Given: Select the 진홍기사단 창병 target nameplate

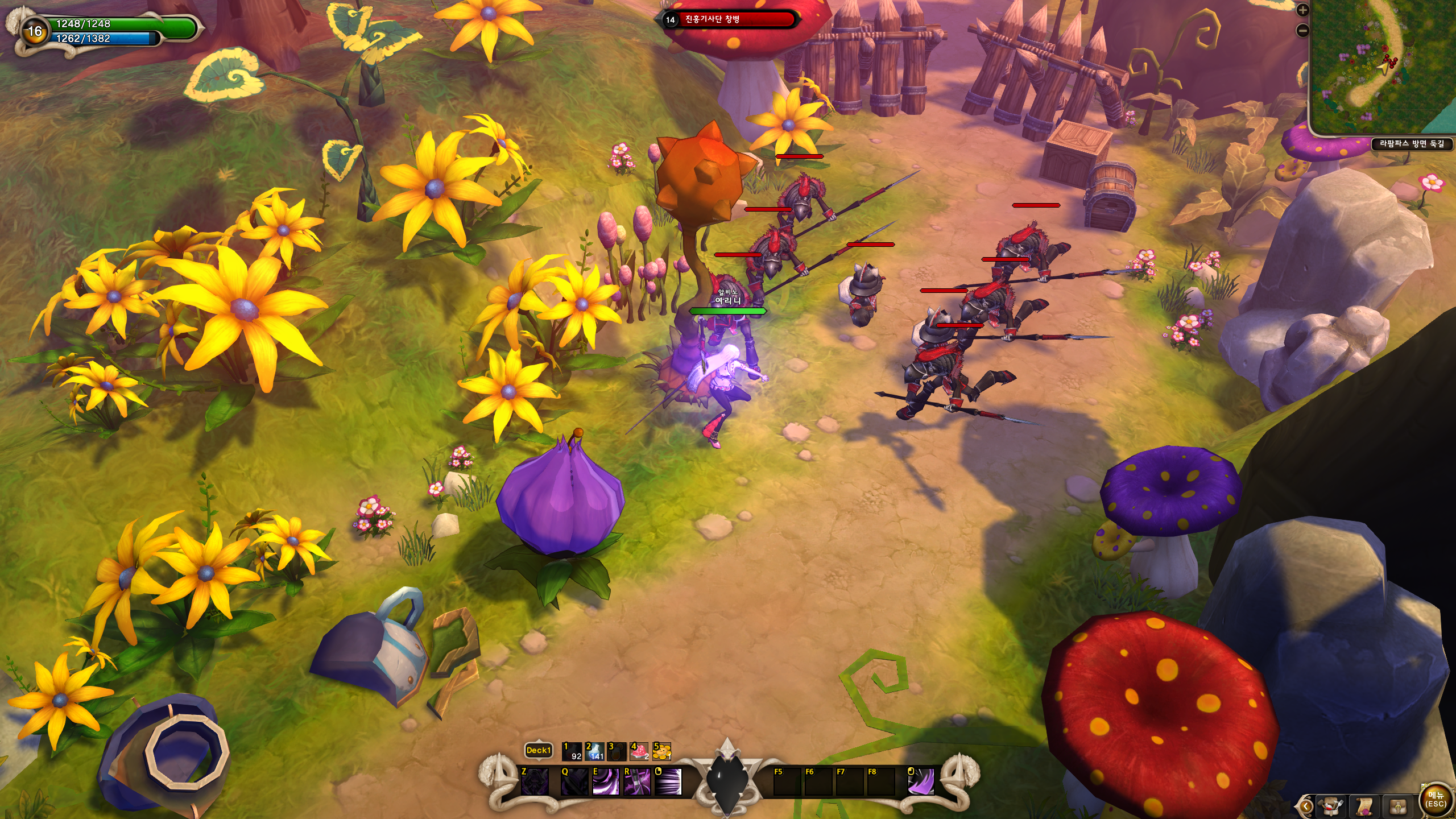Looking at the screenshot, I should 729,20.
